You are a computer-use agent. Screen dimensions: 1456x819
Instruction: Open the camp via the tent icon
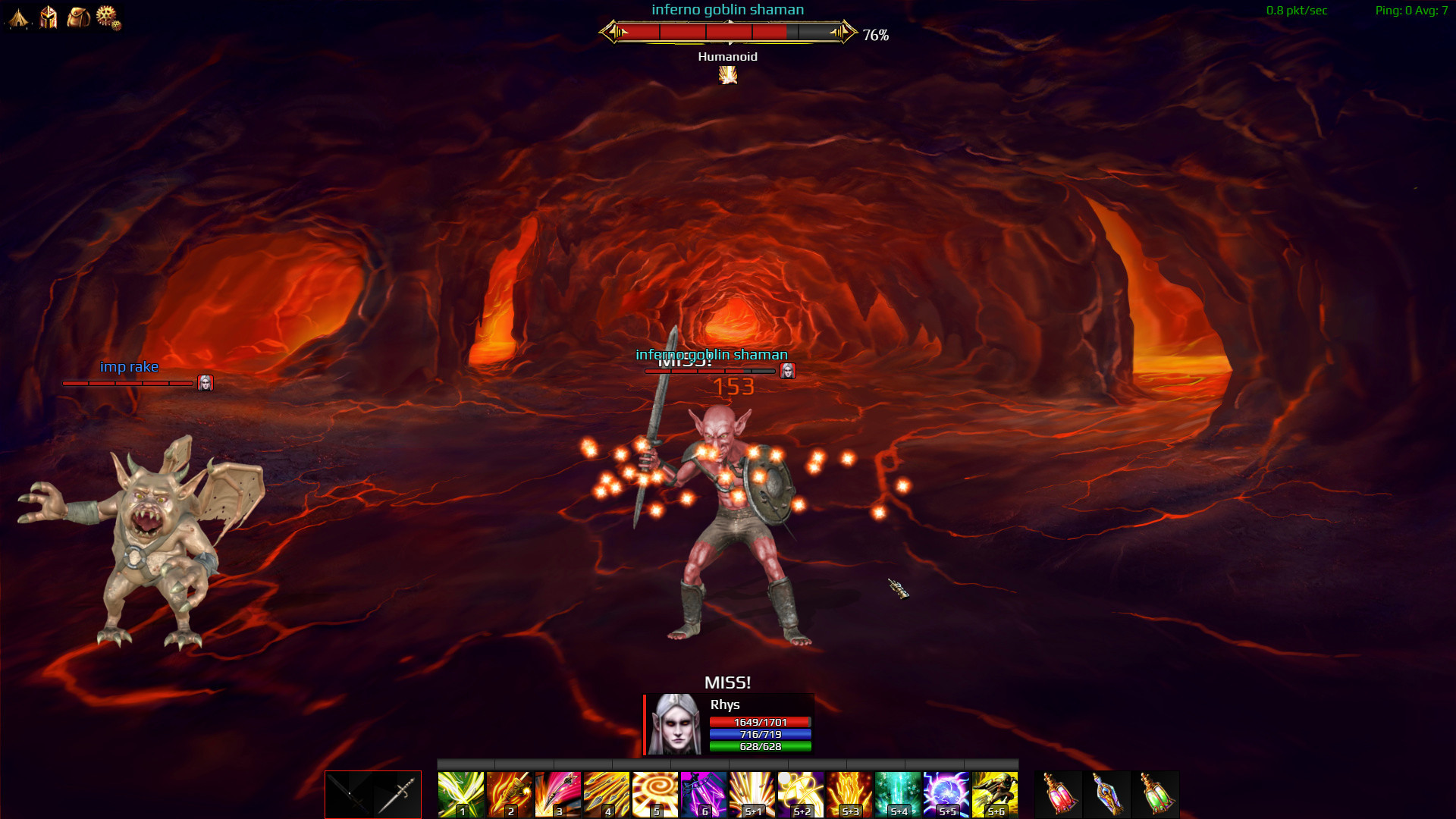[x=18, y=17]
